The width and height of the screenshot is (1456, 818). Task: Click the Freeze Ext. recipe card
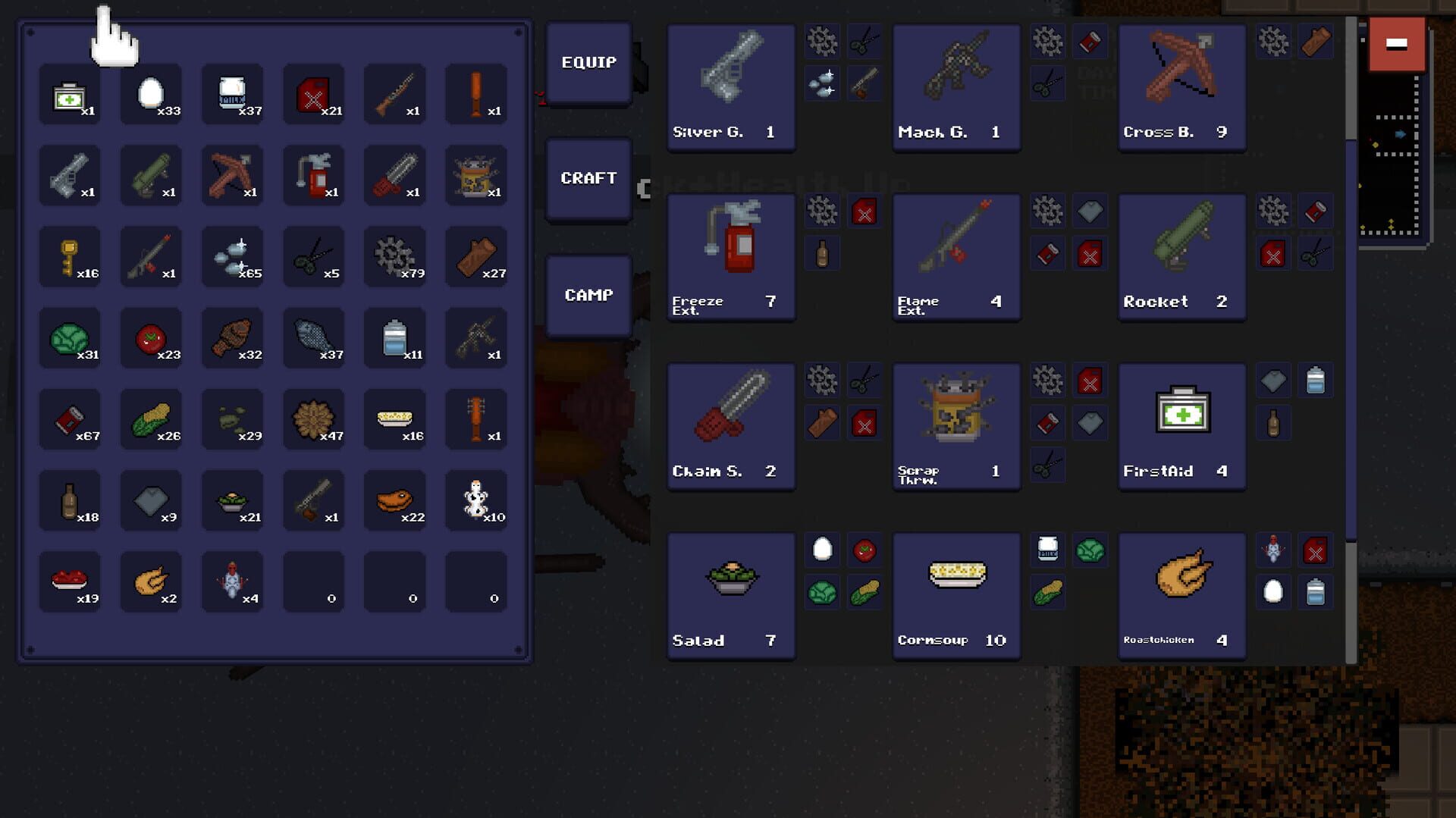[730, 254]
